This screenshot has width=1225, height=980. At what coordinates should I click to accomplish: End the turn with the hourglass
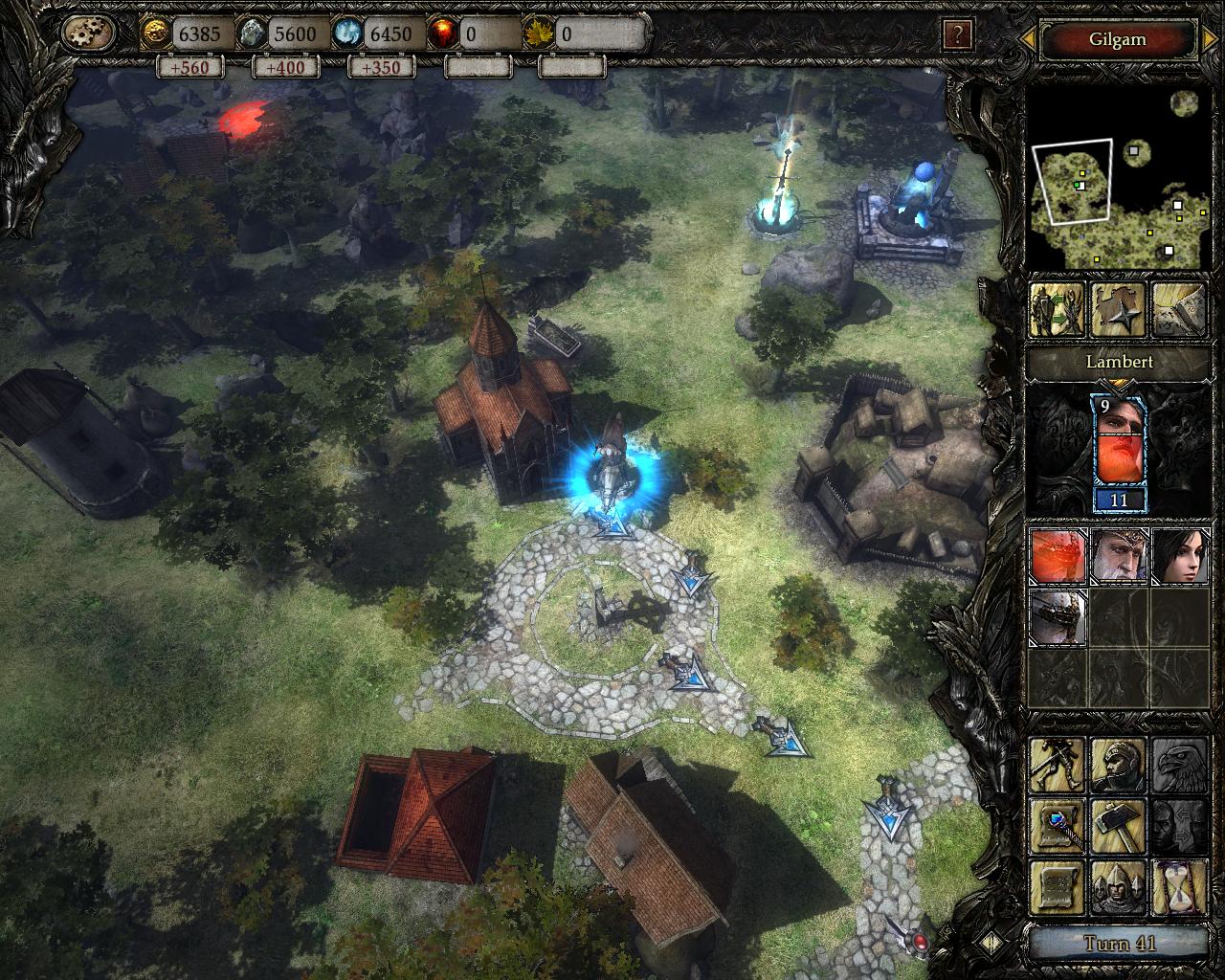click(x=1178, y=886)
